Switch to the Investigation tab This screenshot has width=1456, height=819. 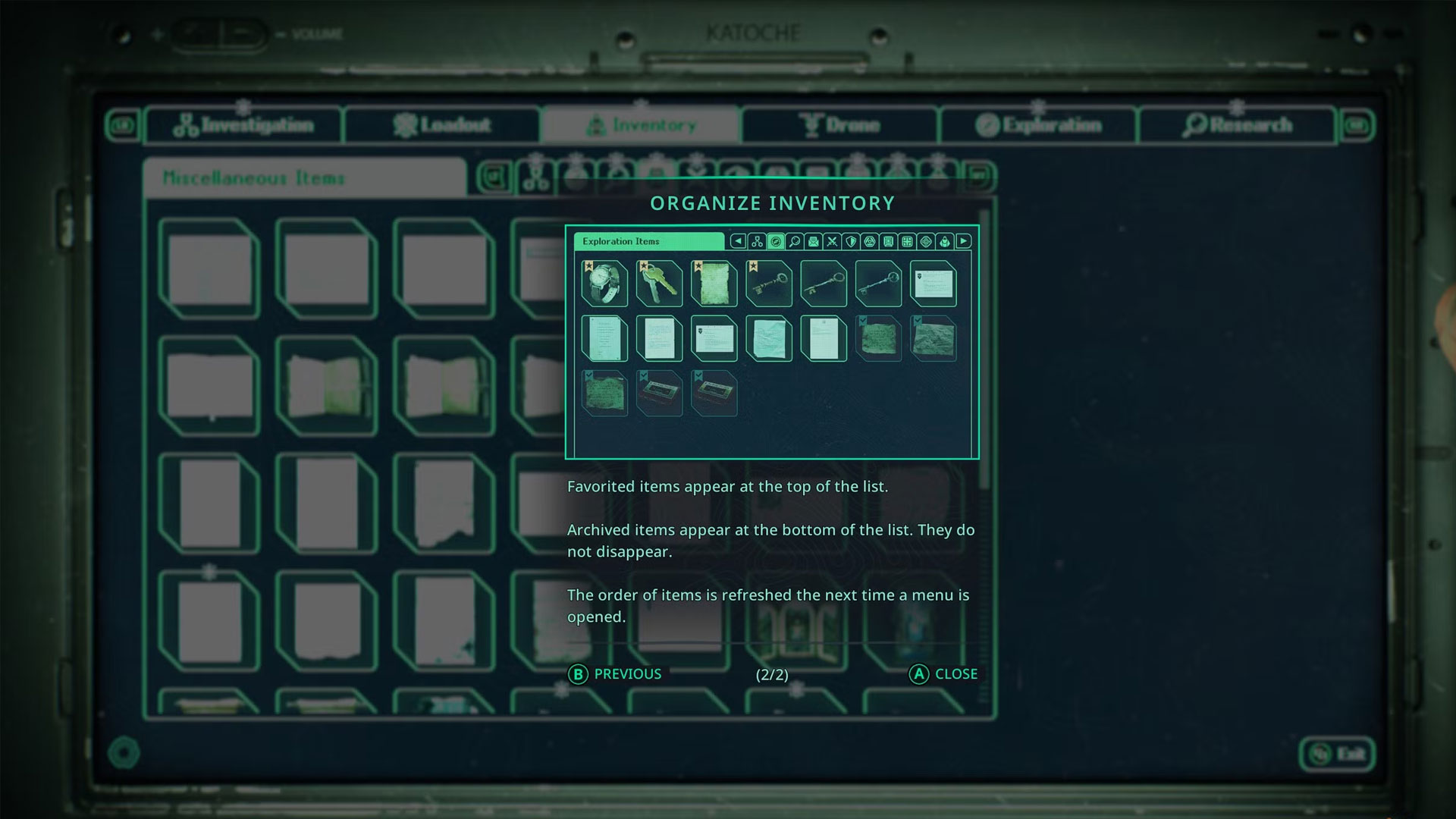[x=243, y=125]
